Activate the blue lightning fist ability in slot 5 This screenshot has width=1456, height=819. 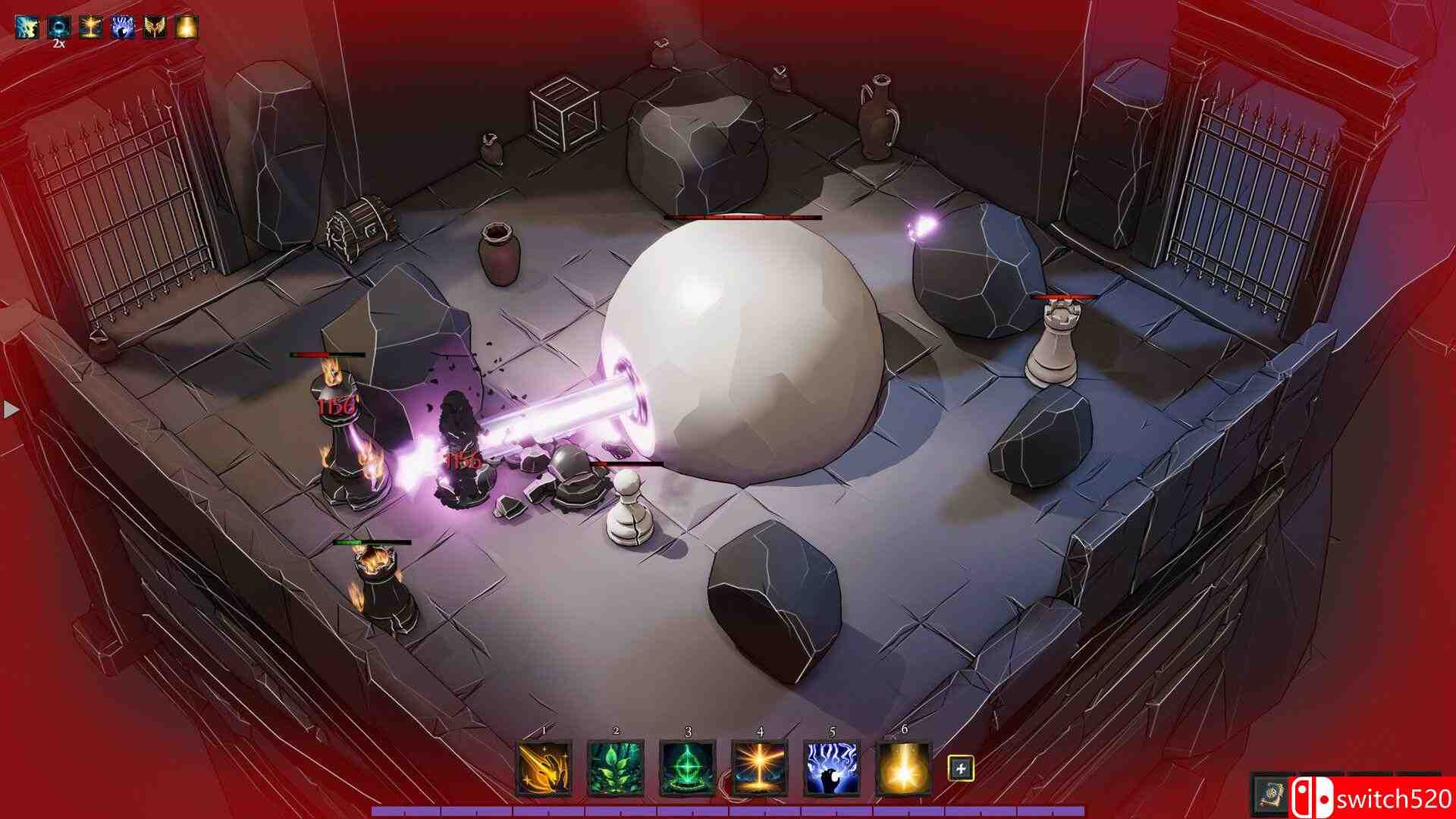coord(832,768)
